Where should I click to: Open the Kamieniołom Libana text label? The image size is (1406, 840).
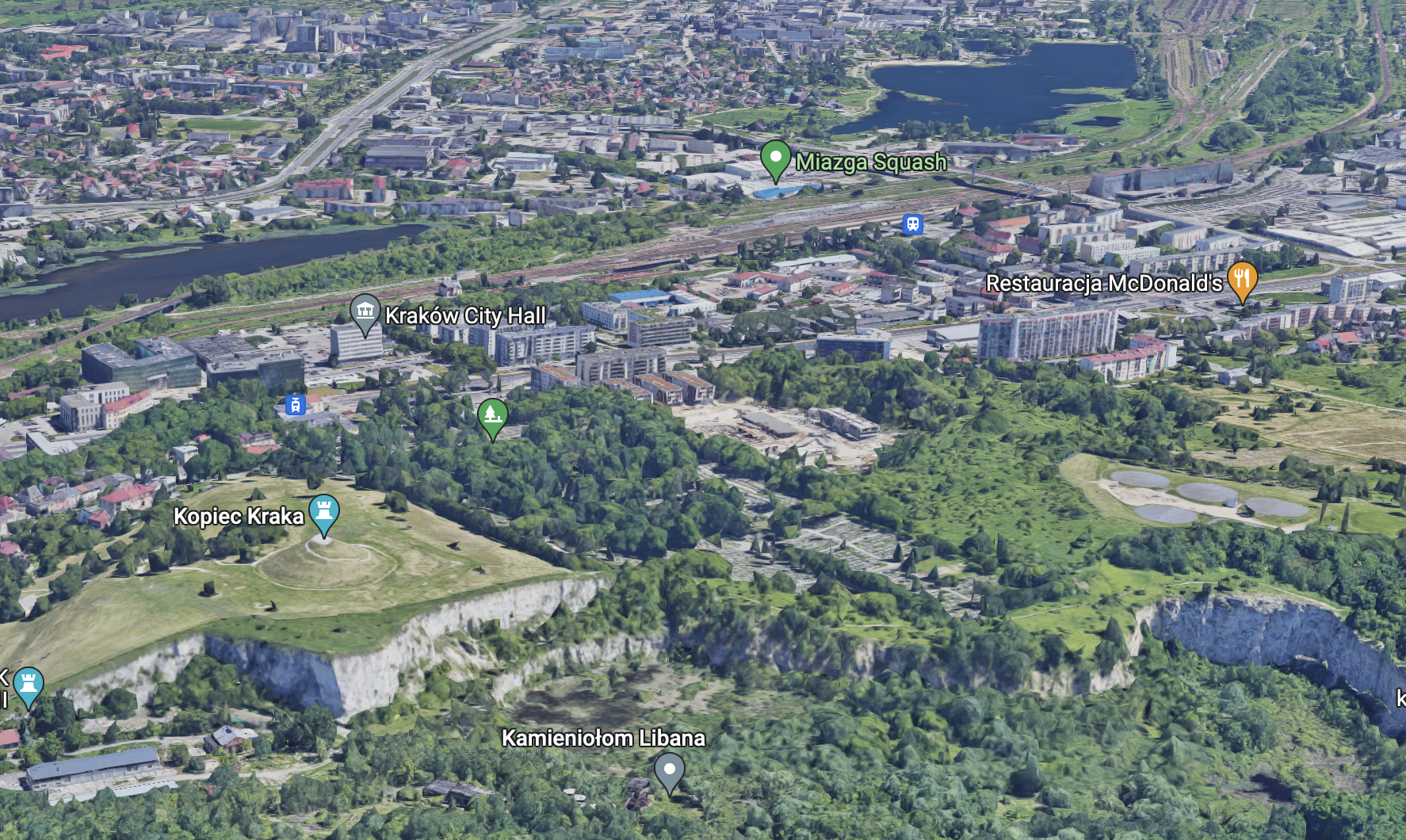(603, 738)
